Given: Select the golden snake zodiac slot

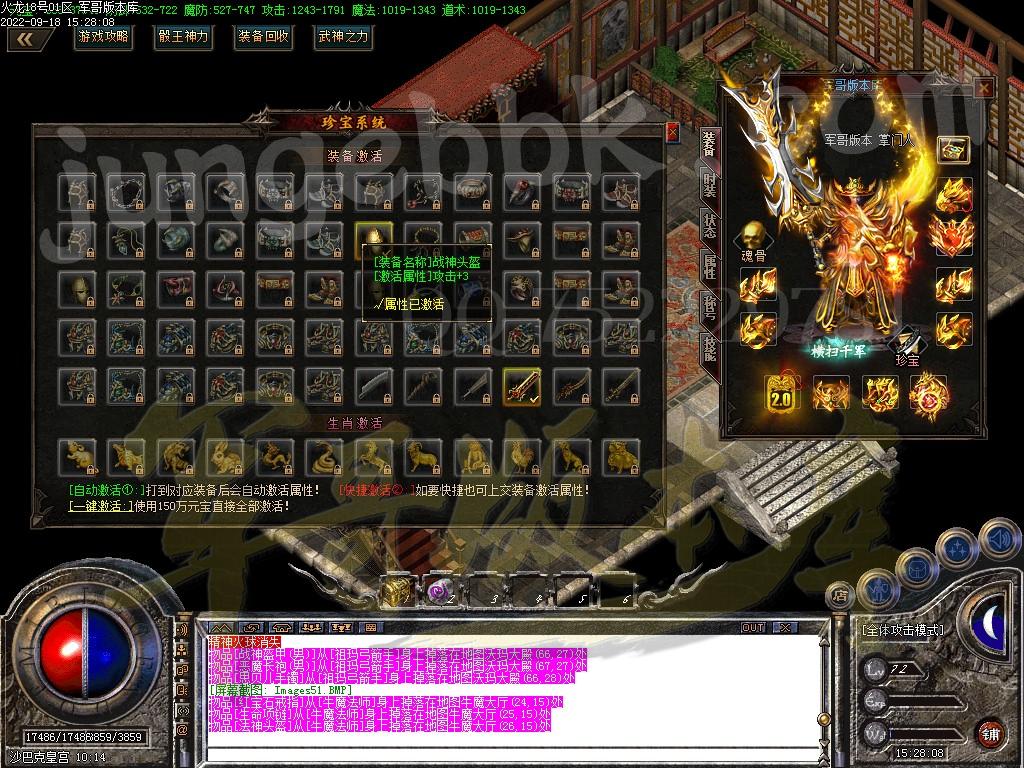Looking at the screenshot, I should [324, 455].
